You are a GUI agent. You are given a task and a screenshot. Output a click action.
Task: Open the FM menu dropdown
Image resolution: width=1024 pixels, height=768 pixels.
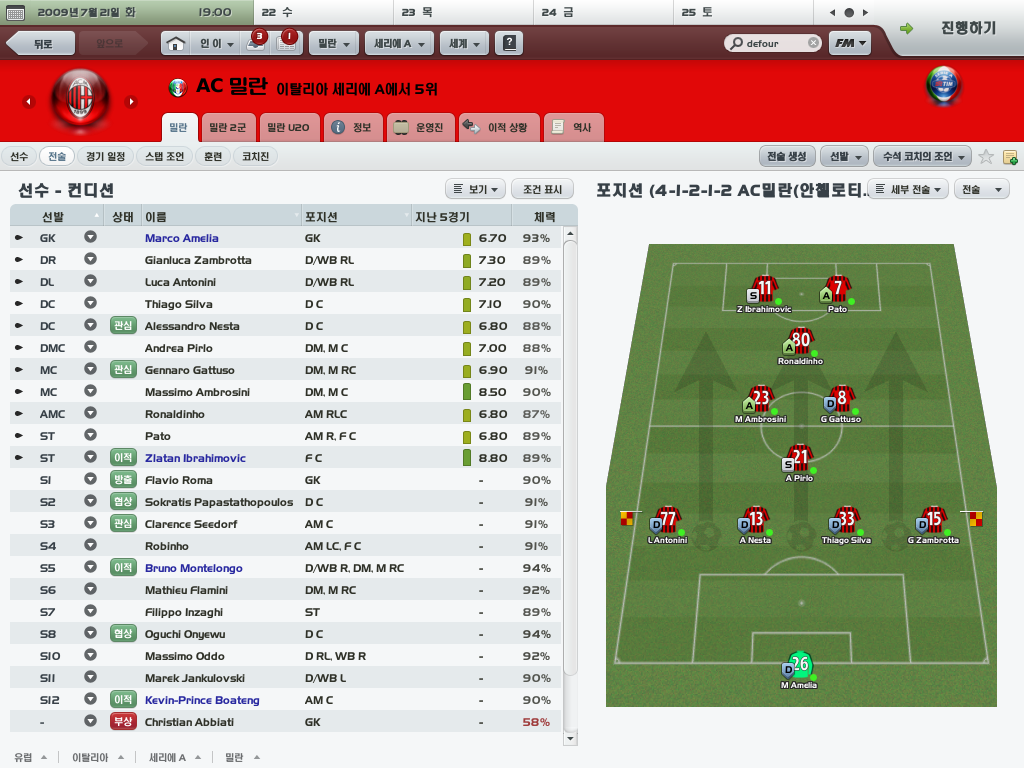pos(849,44)
